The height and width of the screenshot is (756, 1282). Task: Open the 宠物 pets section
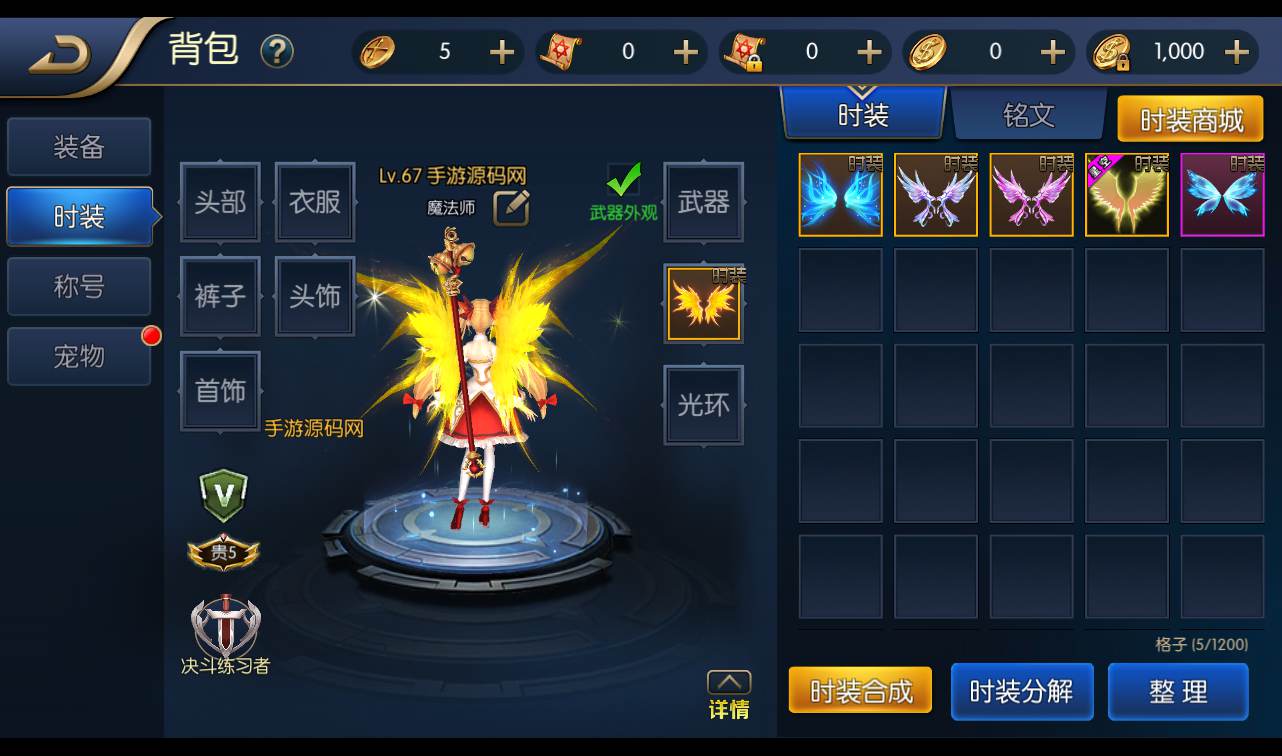[x=79, y=356]
